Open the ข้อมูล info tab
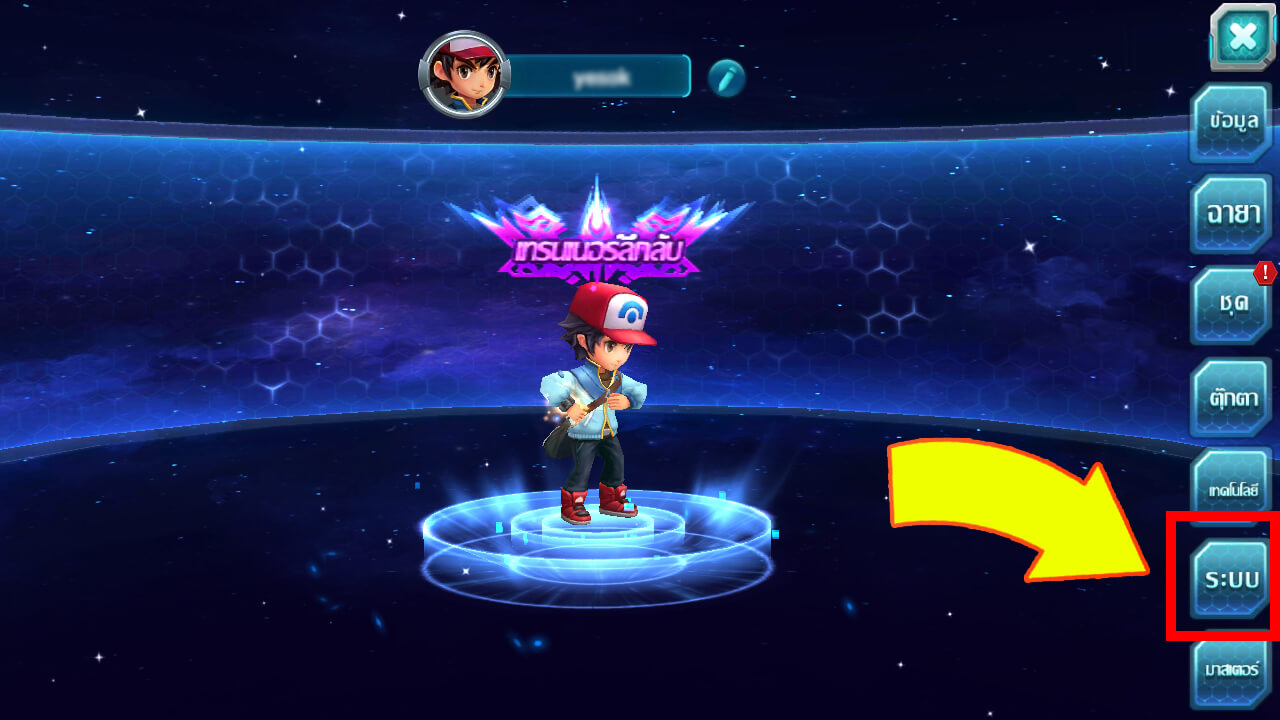Viewport: 1280px width, 720px height. pos(1232,123)
